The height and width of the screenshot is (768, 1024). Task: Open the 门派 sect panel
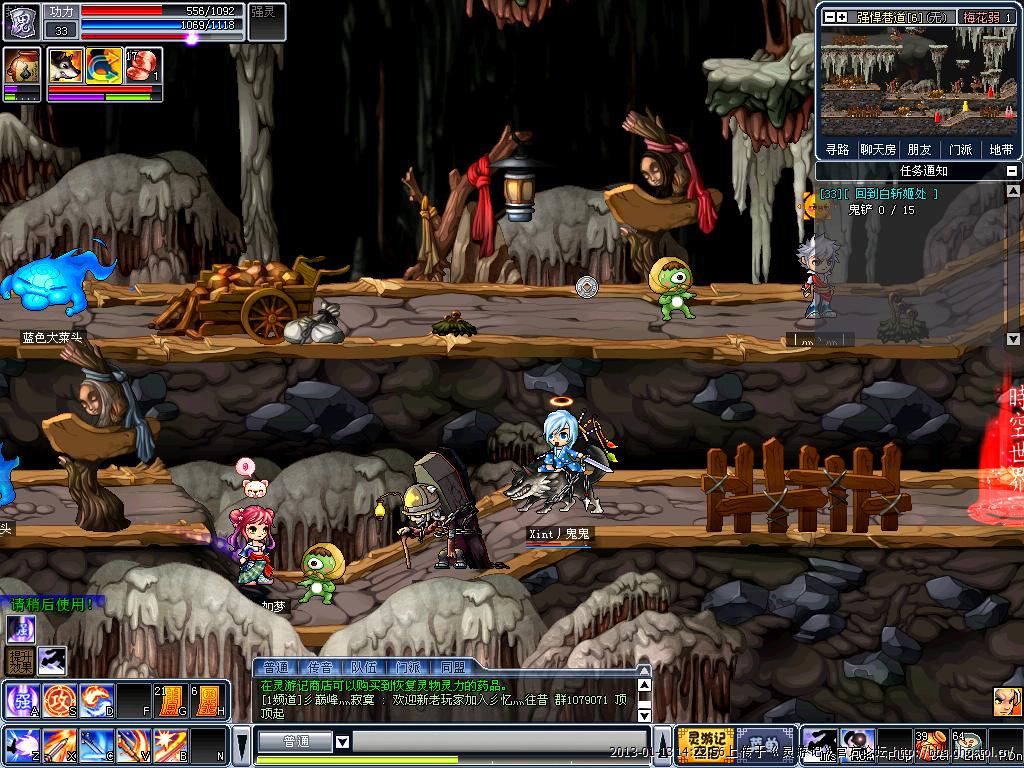point(960,149)
